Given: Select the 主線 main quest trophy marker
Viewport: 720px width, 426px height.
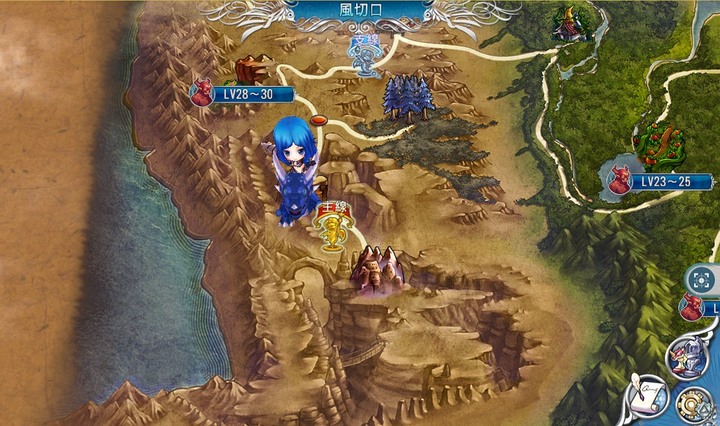Looking at the screenshot, I should [331, 229].
